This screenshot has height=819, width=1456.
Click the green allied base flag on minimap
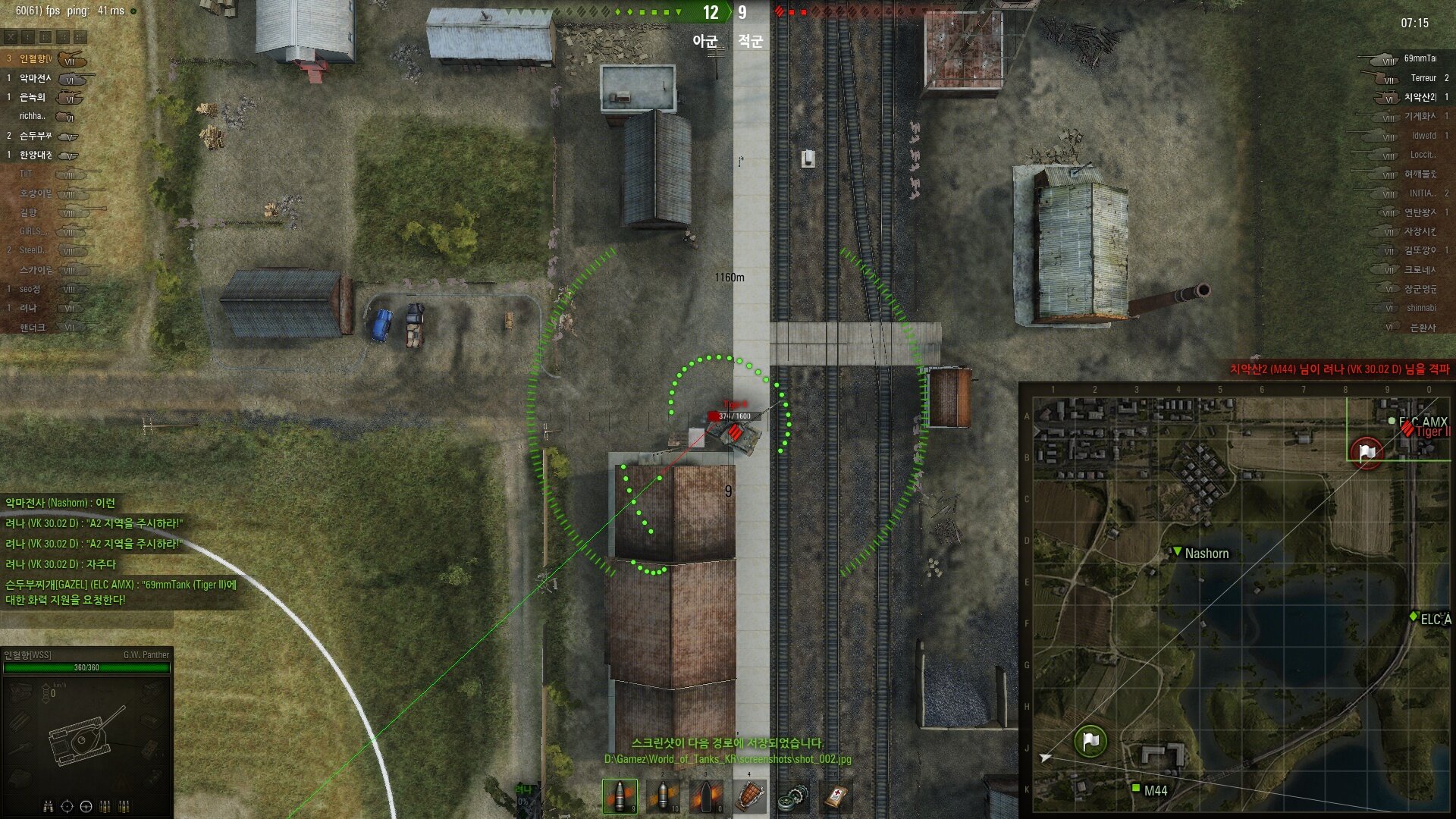click(1090, 741)
